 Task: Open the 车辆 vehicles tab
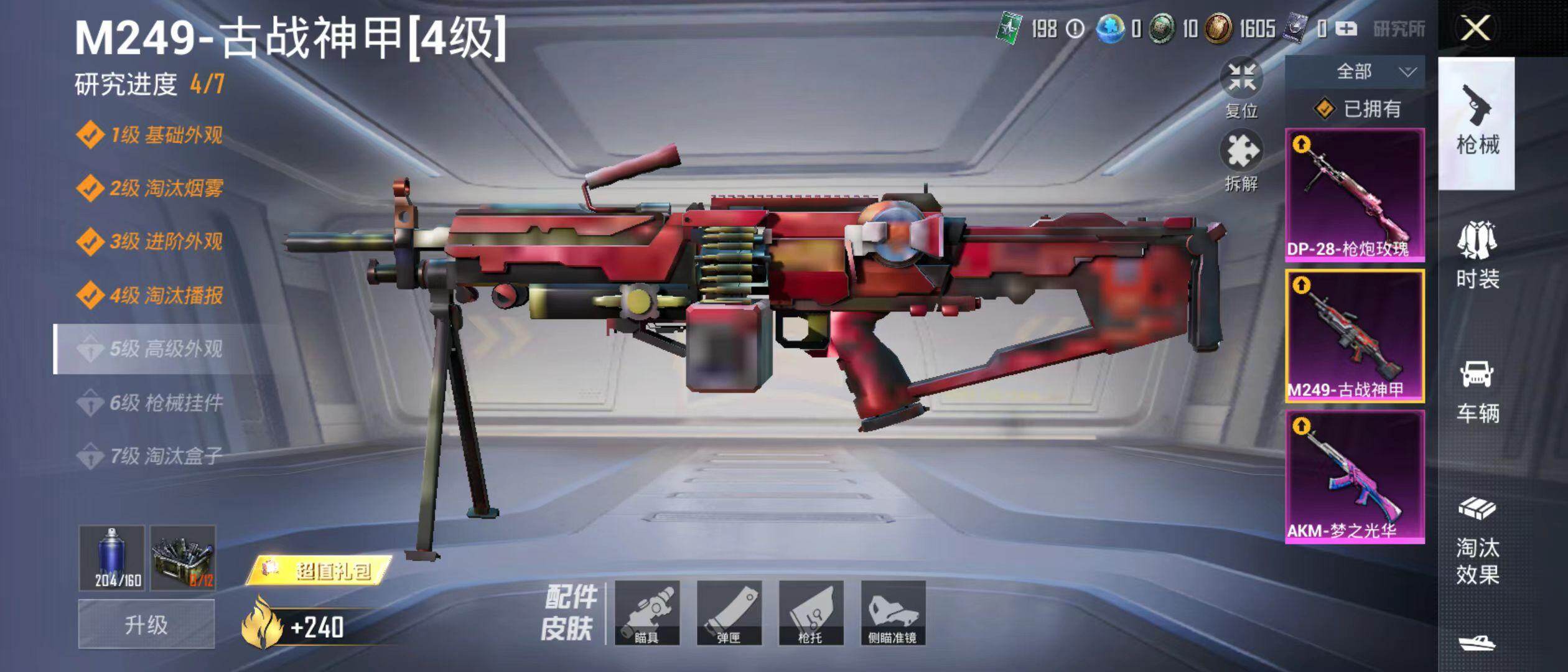tap(1477, 391)
